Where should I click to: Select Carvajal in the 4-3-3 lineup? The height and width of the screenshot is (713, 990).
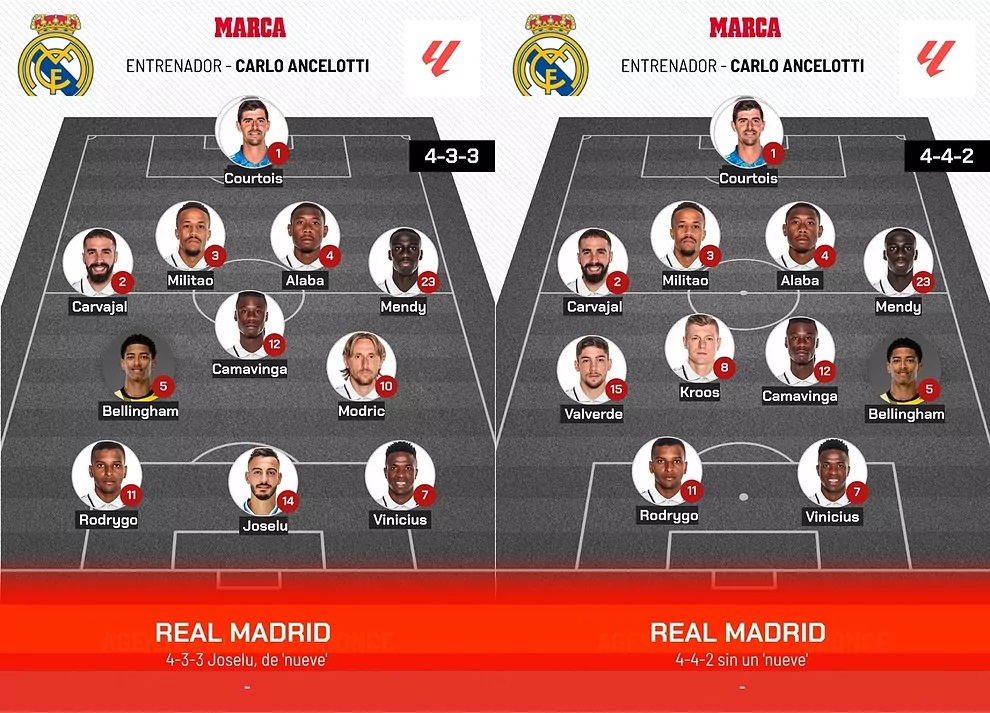tap(98, 263)
